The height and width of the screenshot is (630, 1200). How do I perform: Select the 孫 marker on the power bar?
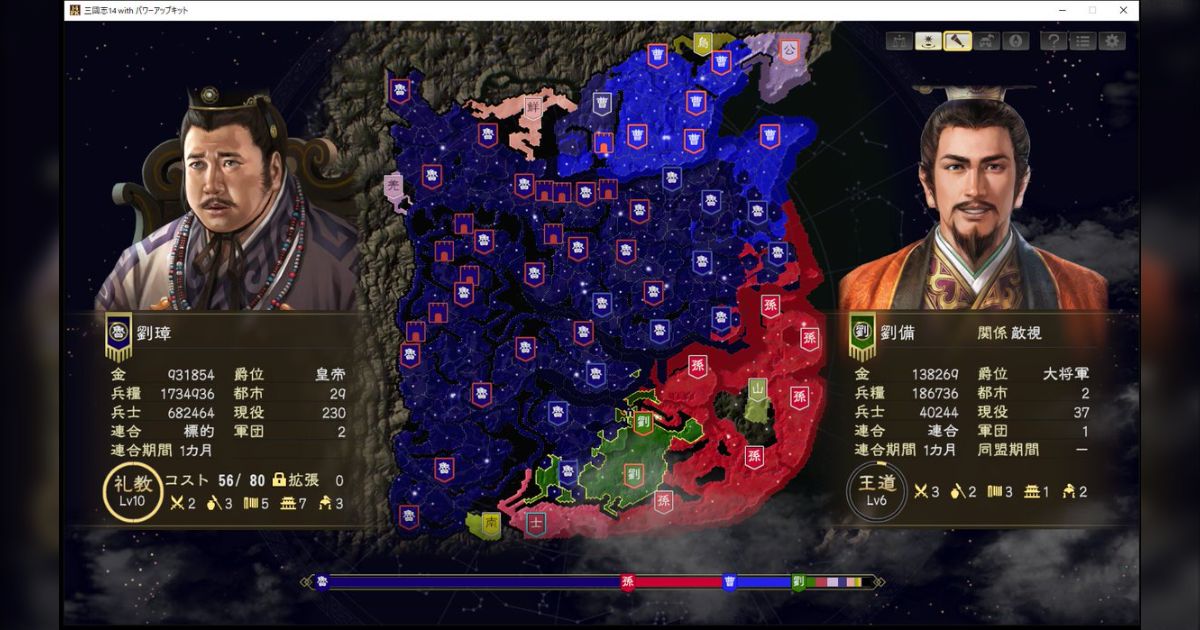(628, 582)
